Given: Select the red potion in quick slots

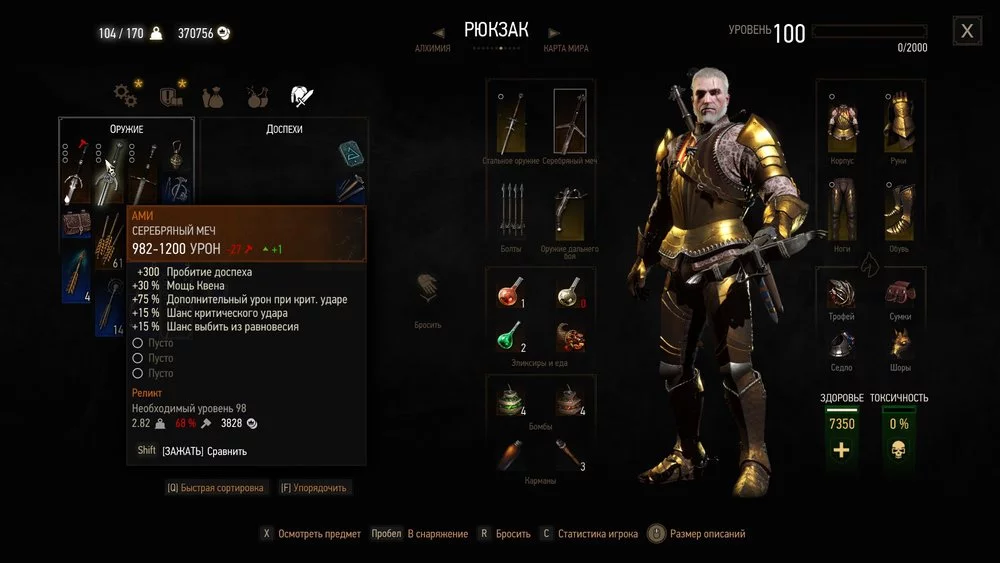Looking at the screenshot, I should tap(511, 293).
